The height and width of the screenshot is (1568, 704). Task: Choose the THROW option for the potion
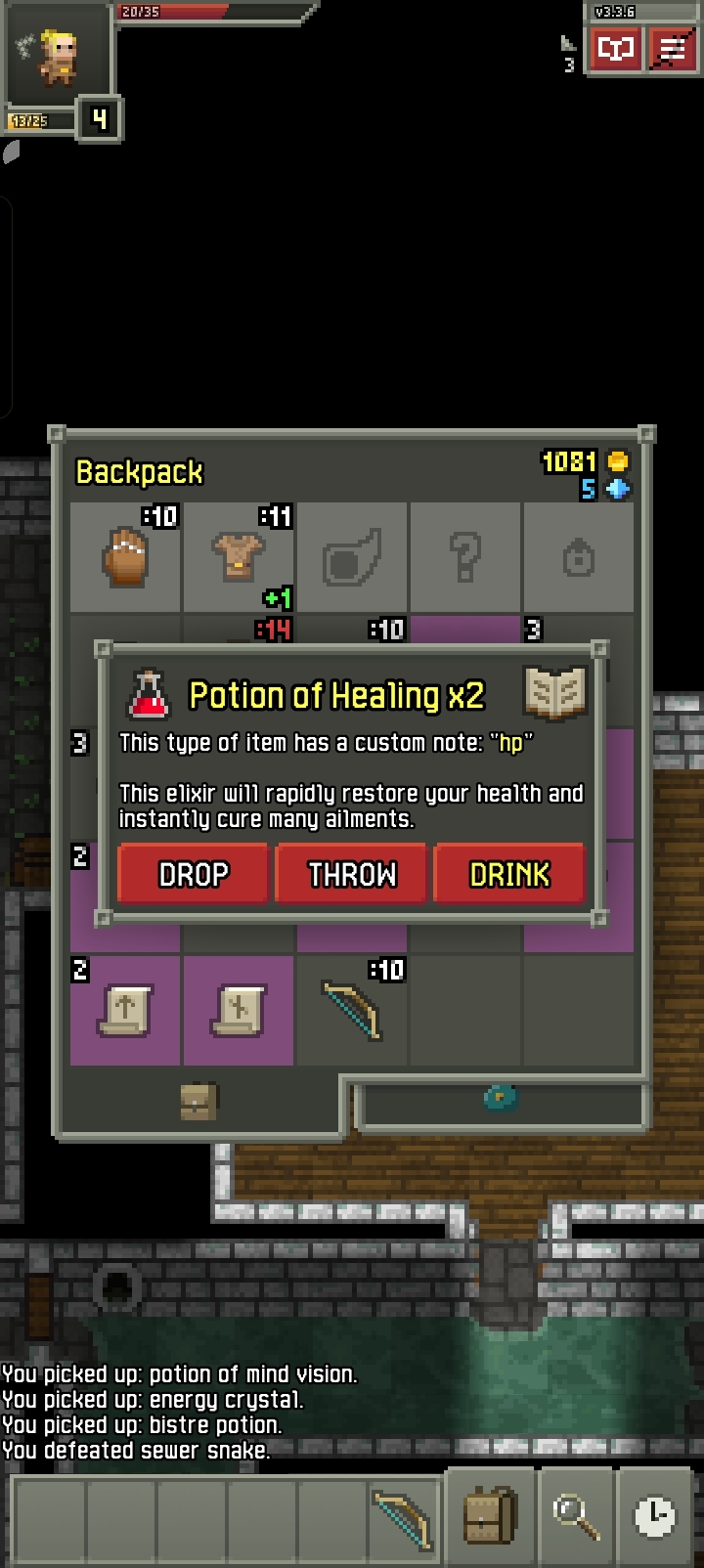[x=352, y=873]
